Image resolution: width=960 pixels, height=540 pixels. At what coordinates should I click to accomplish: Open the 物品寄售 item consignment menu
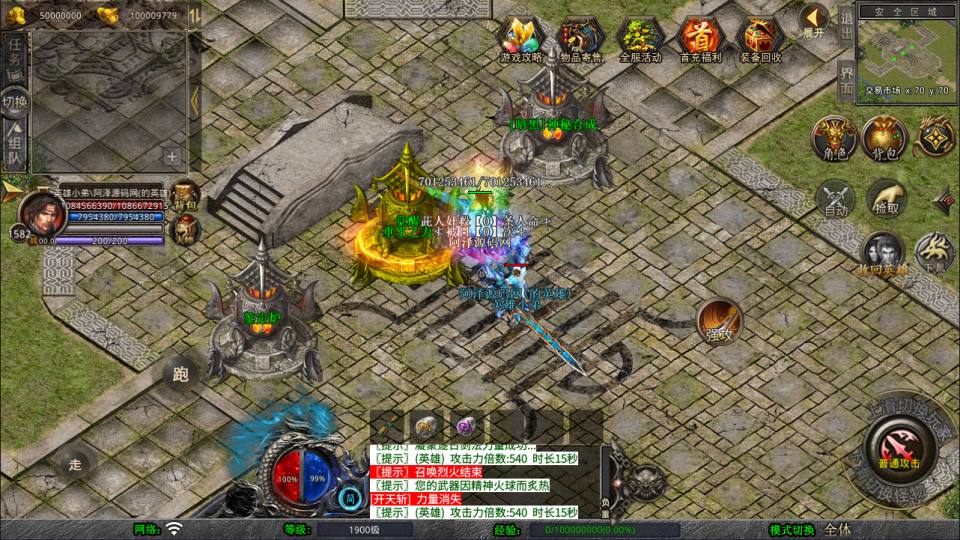(581, 38)
